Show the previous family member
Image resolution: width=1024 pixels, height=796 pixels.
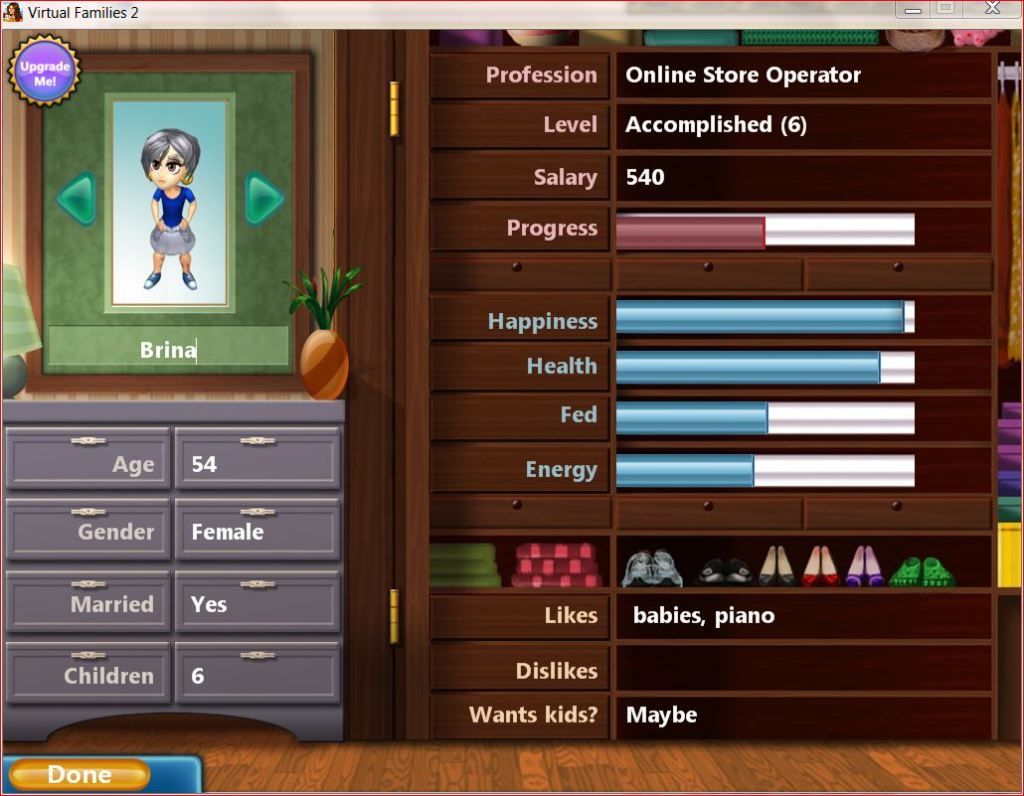(76, 198)
